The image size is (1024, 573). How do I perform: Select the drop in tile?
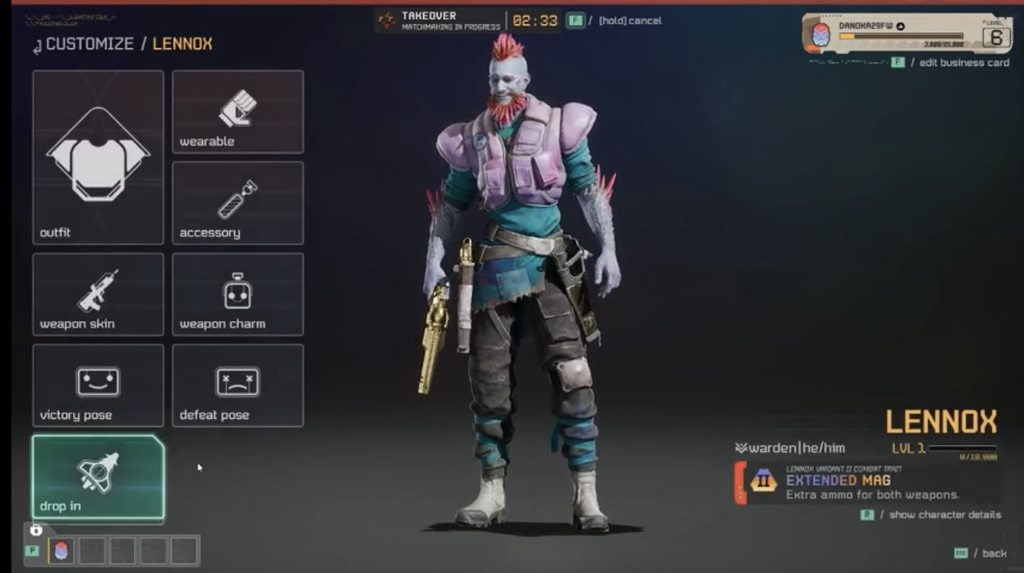tap(98, 477)
